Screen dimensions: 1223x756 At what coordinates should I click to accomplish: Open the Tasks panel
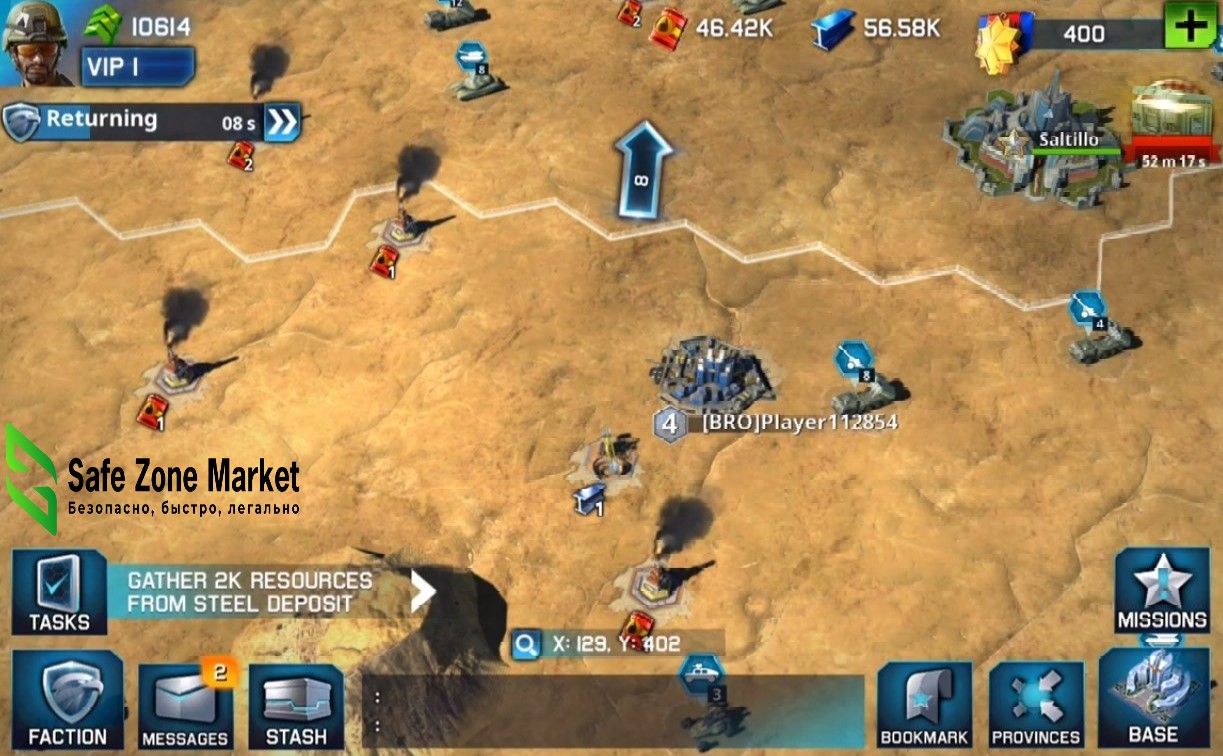[x=59, y=592]
